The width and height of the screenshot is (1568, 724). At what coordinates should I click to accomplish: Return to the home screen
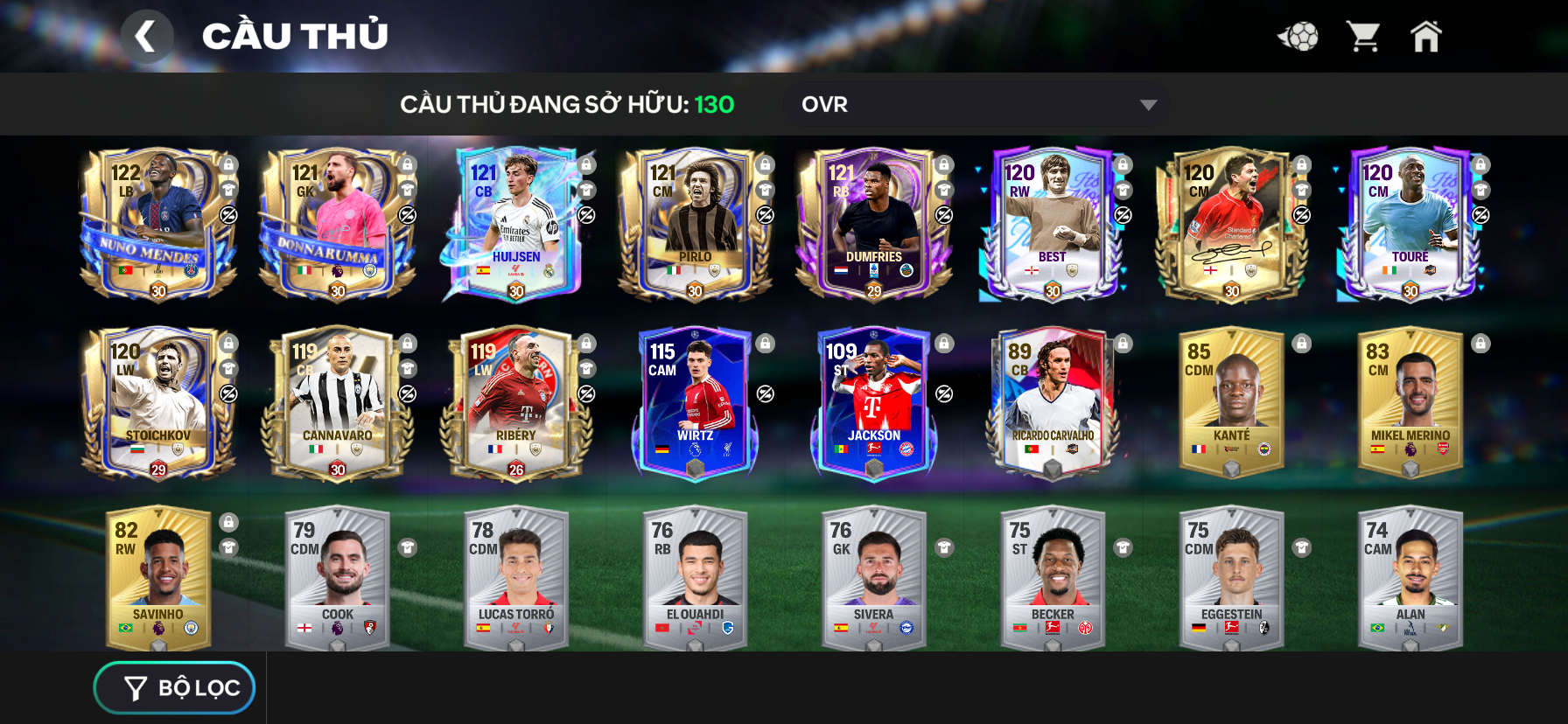click(1425, 37)
